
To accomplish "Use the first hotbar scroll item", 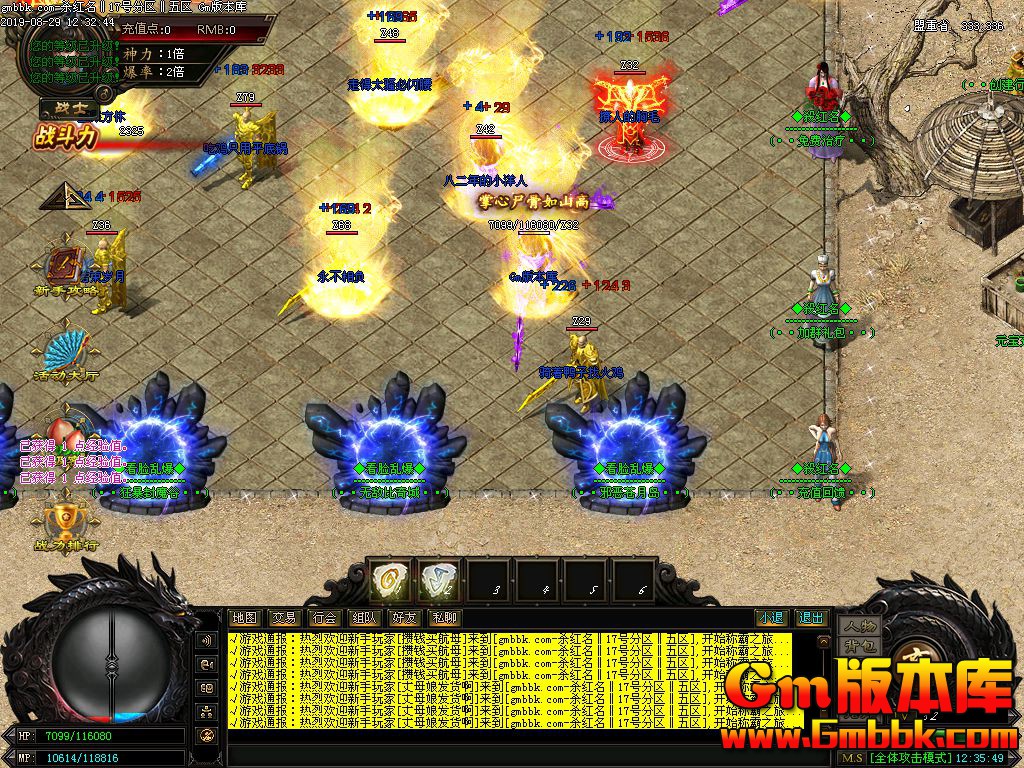I will [390, 580].
